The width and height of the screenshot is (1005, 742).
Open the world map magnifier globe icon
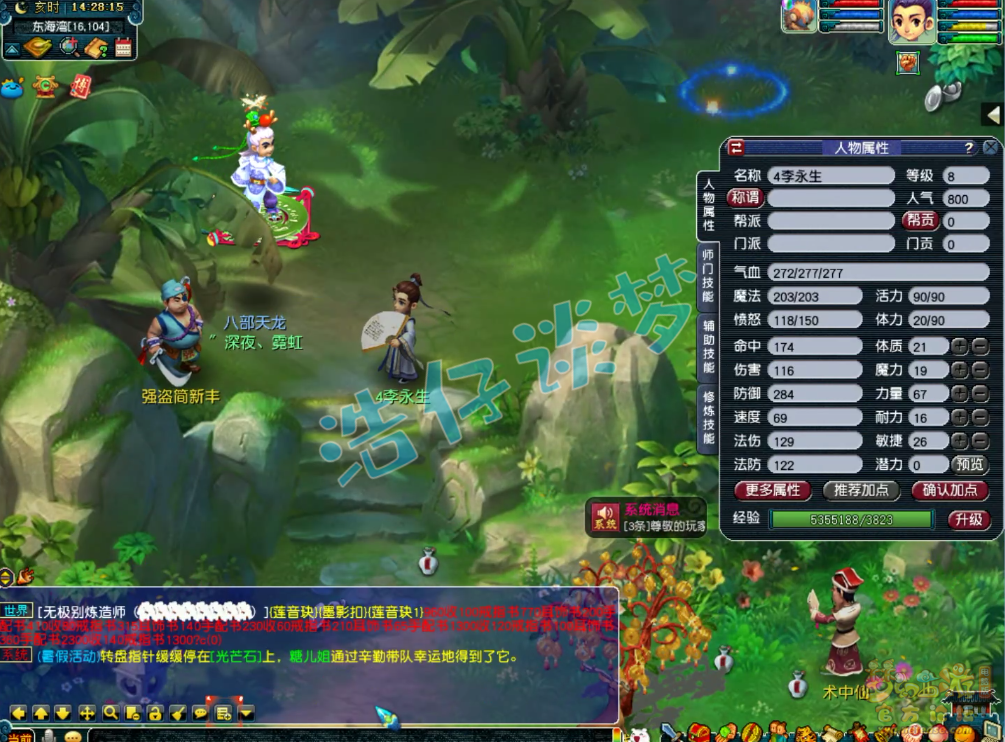pos(69,47)
